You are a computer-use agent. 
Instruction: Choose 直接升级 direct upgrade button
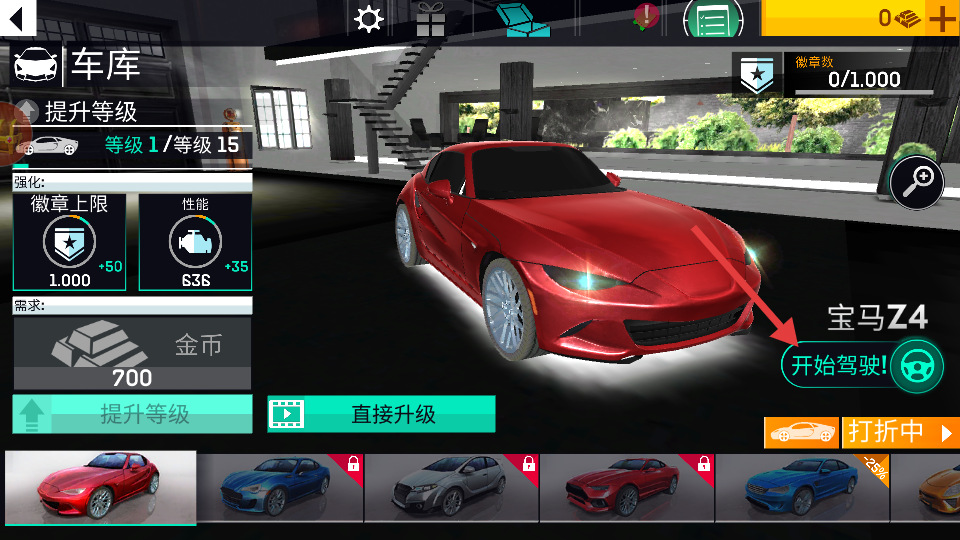point(381,413)
